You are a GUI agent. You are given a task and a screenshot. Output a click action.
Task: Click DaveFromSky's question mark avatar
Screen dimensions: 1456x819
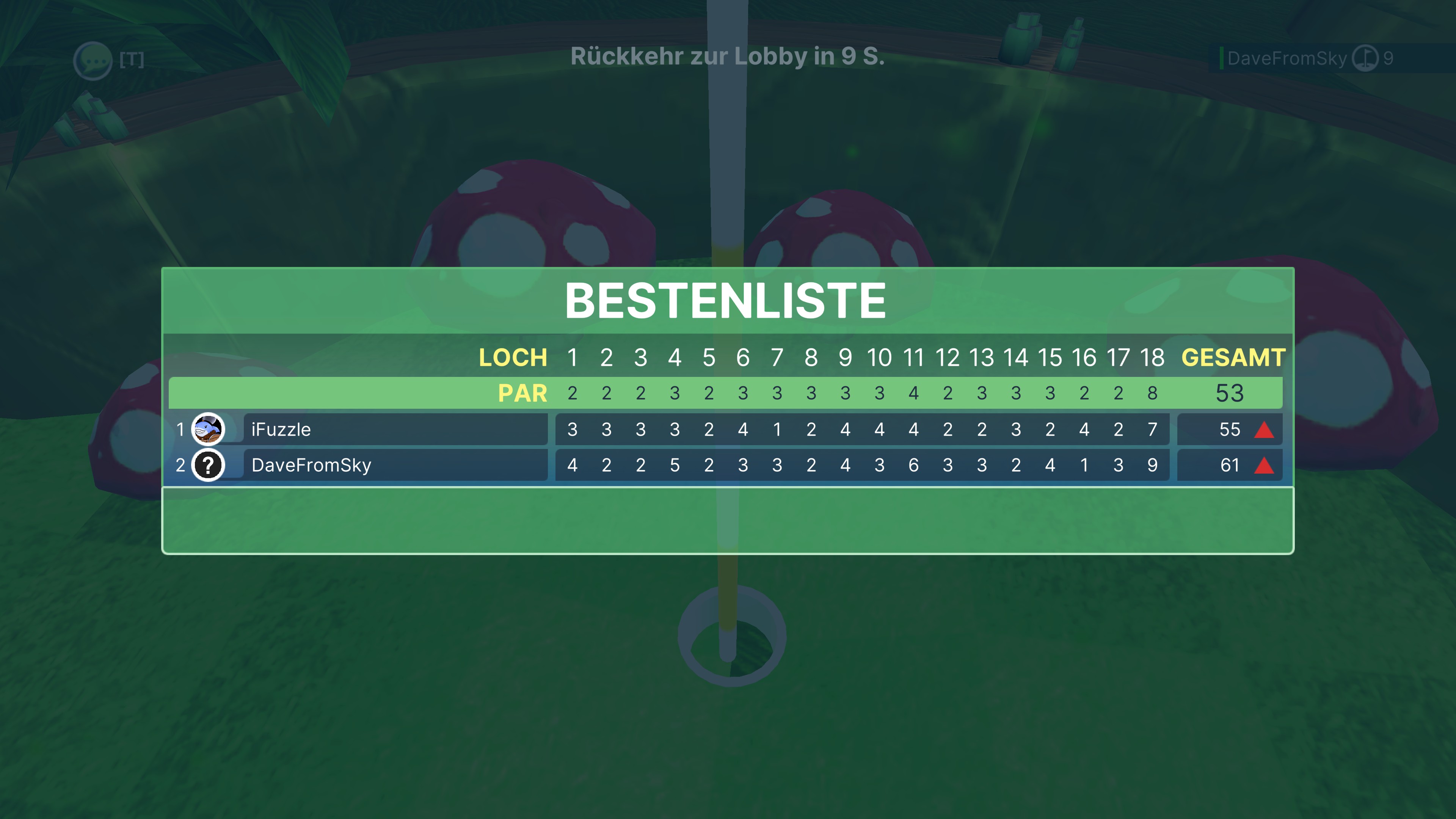[208, 465]
